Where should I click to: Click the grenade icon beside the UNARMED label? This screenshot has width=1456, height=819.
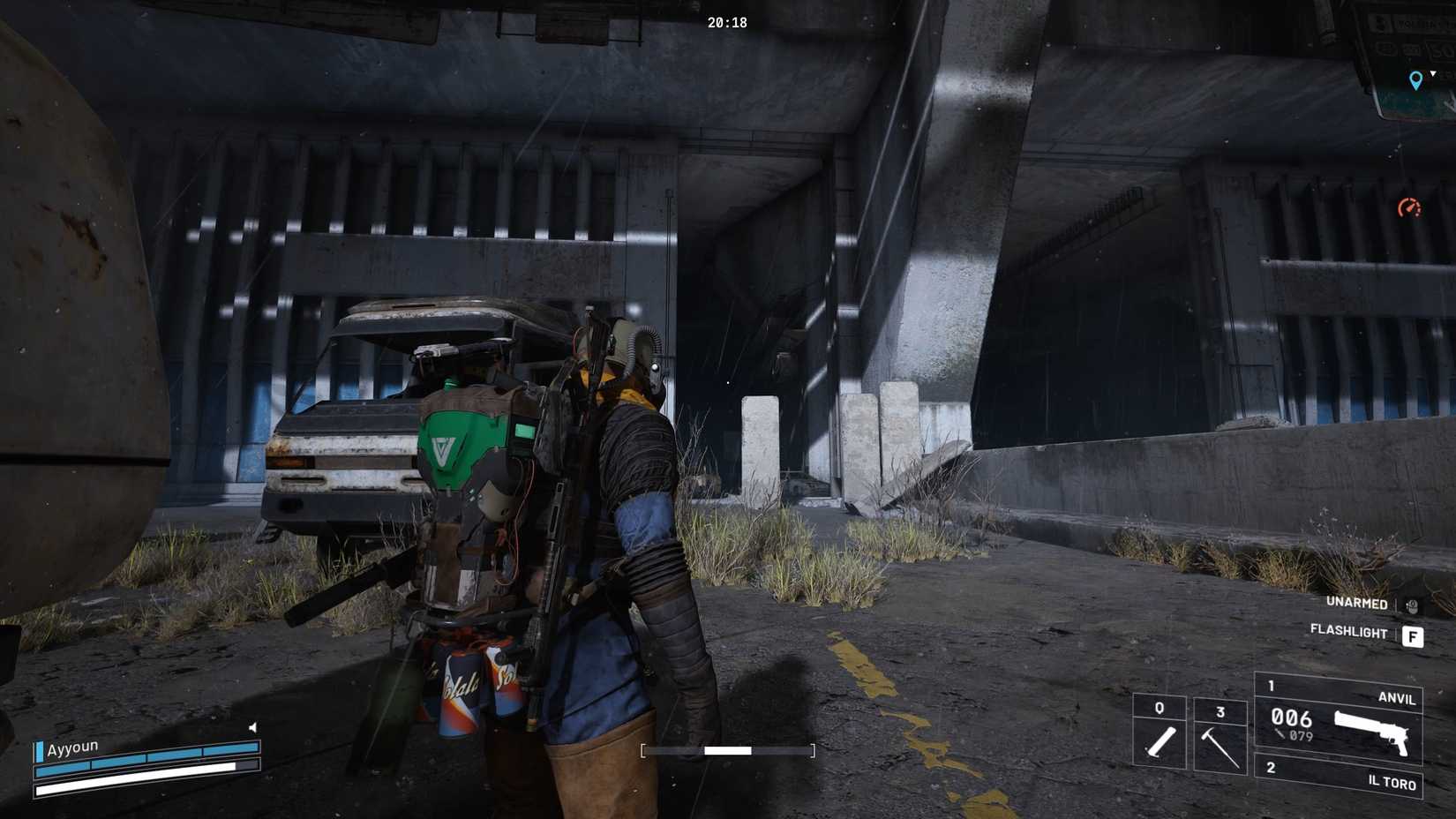(x=1412, y=605)
